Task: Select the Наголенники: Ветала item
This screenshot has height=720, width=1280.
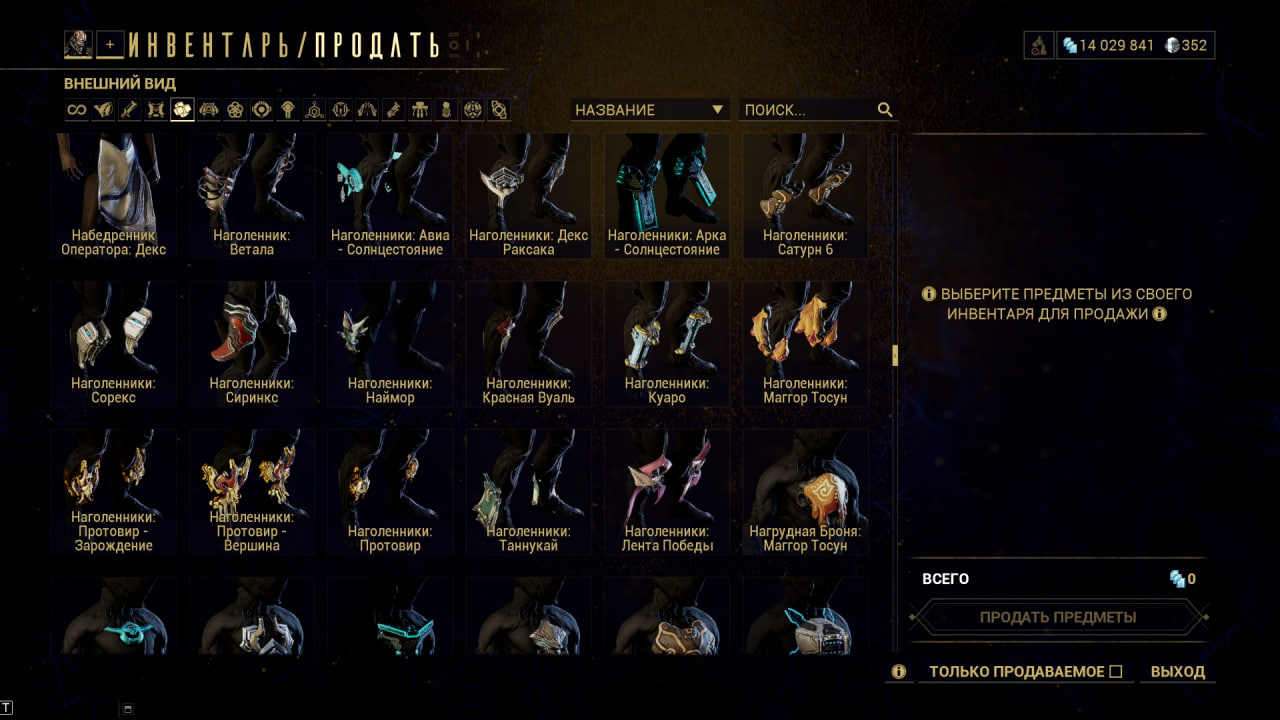Action: pyautogui.click(x=251, y=195)
